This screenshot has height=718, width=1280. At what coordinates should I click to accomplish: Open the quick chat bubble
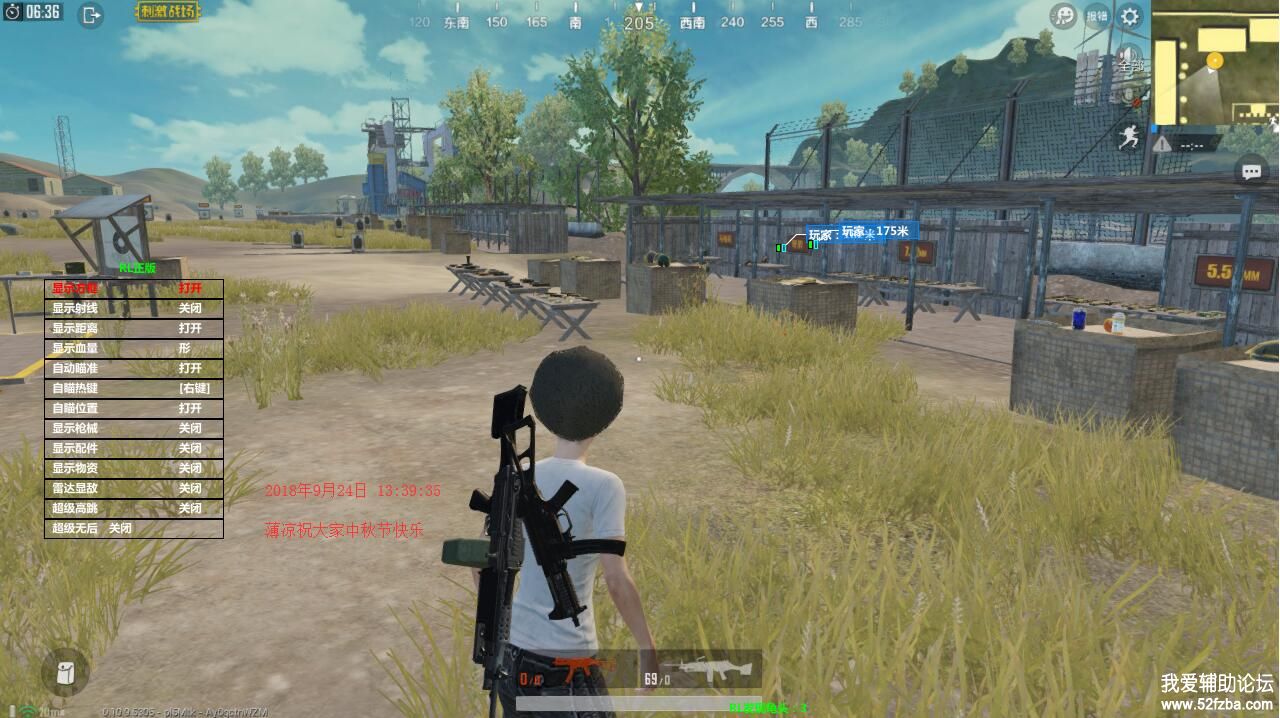point(1251,172)
